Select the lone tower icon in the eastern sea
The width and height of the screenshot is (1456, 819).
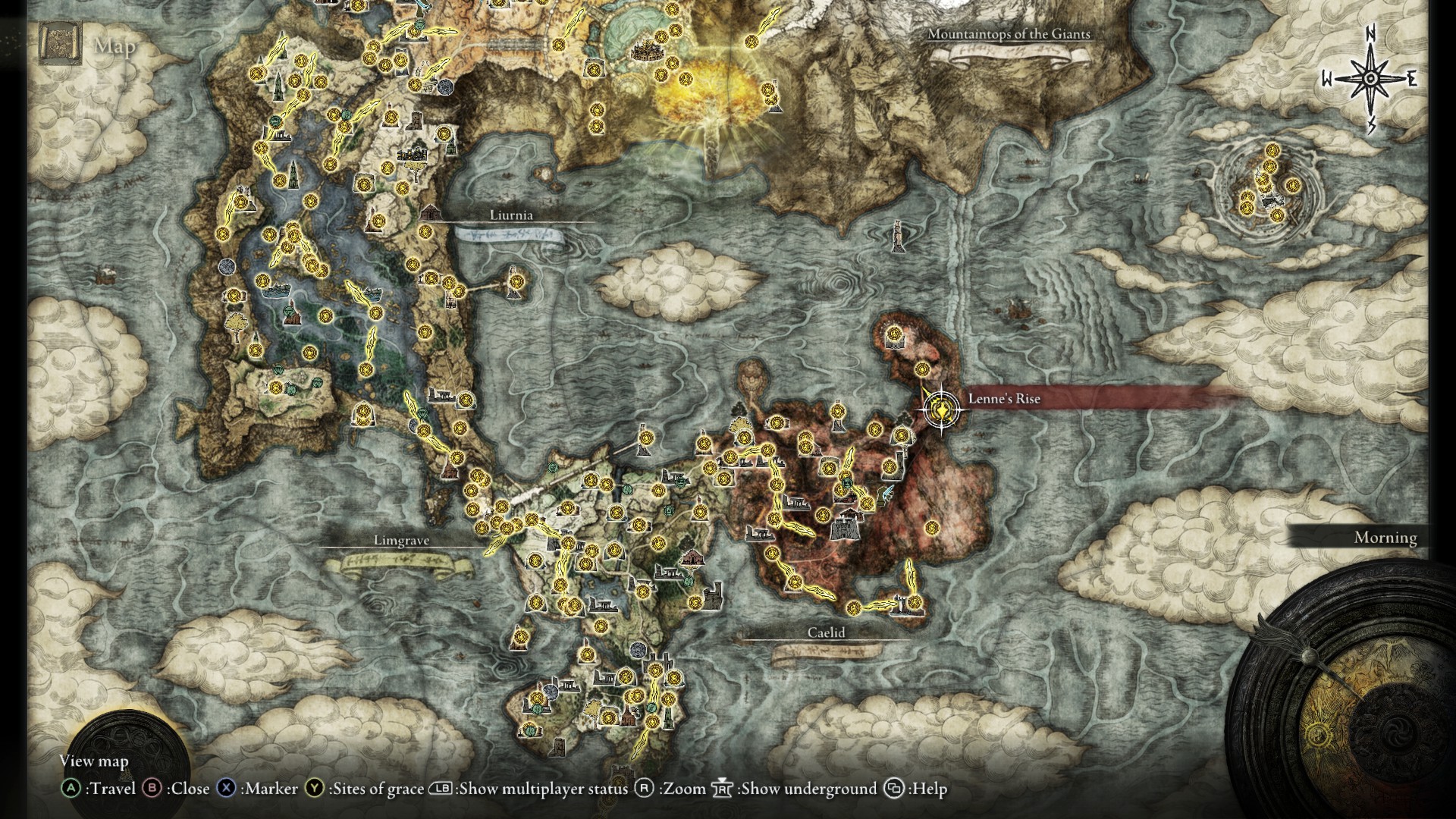[x=899, y=234]
